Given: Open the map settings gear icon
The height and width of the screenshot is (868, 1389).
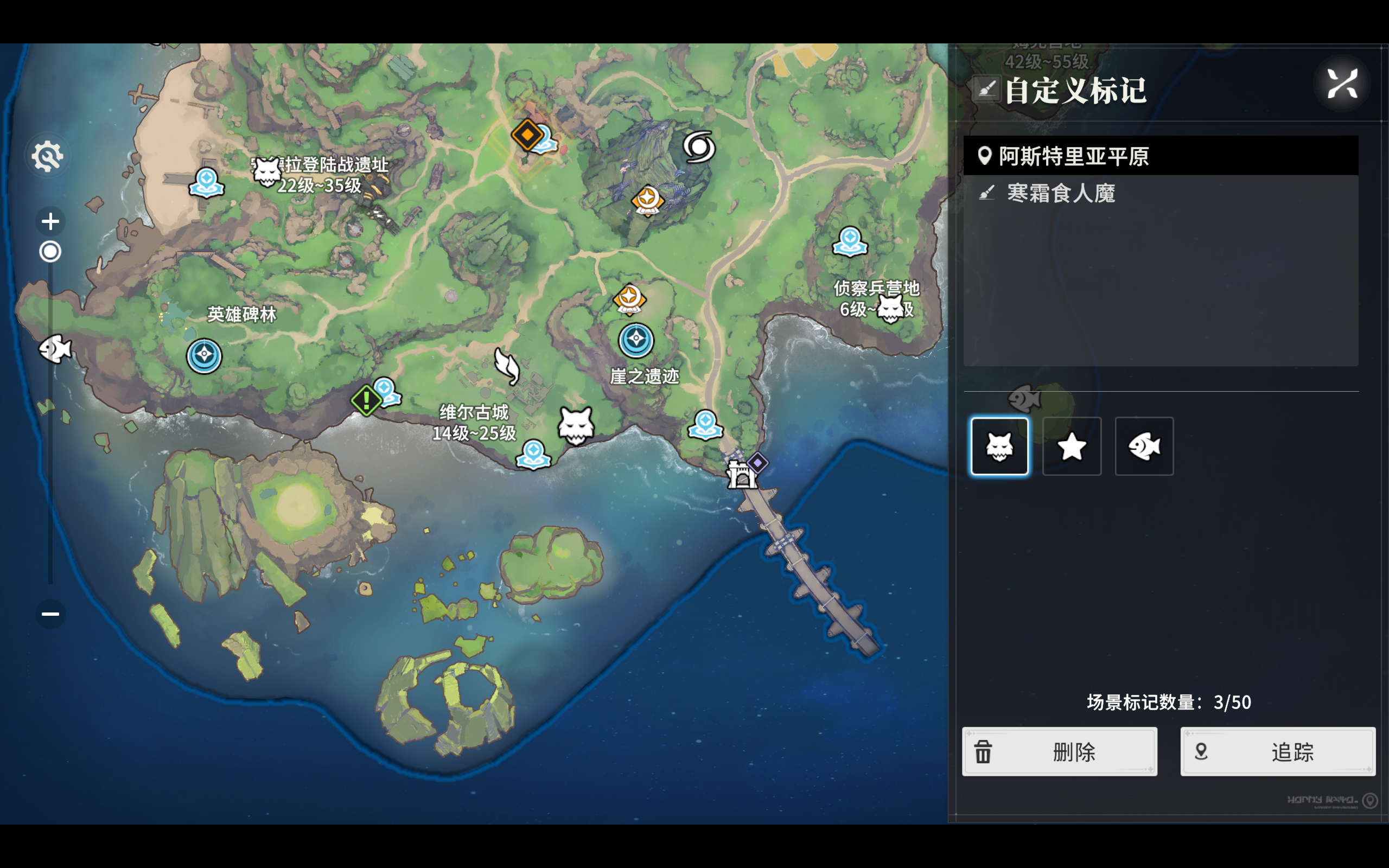Looking at the screenshot, I should point(48,156).
